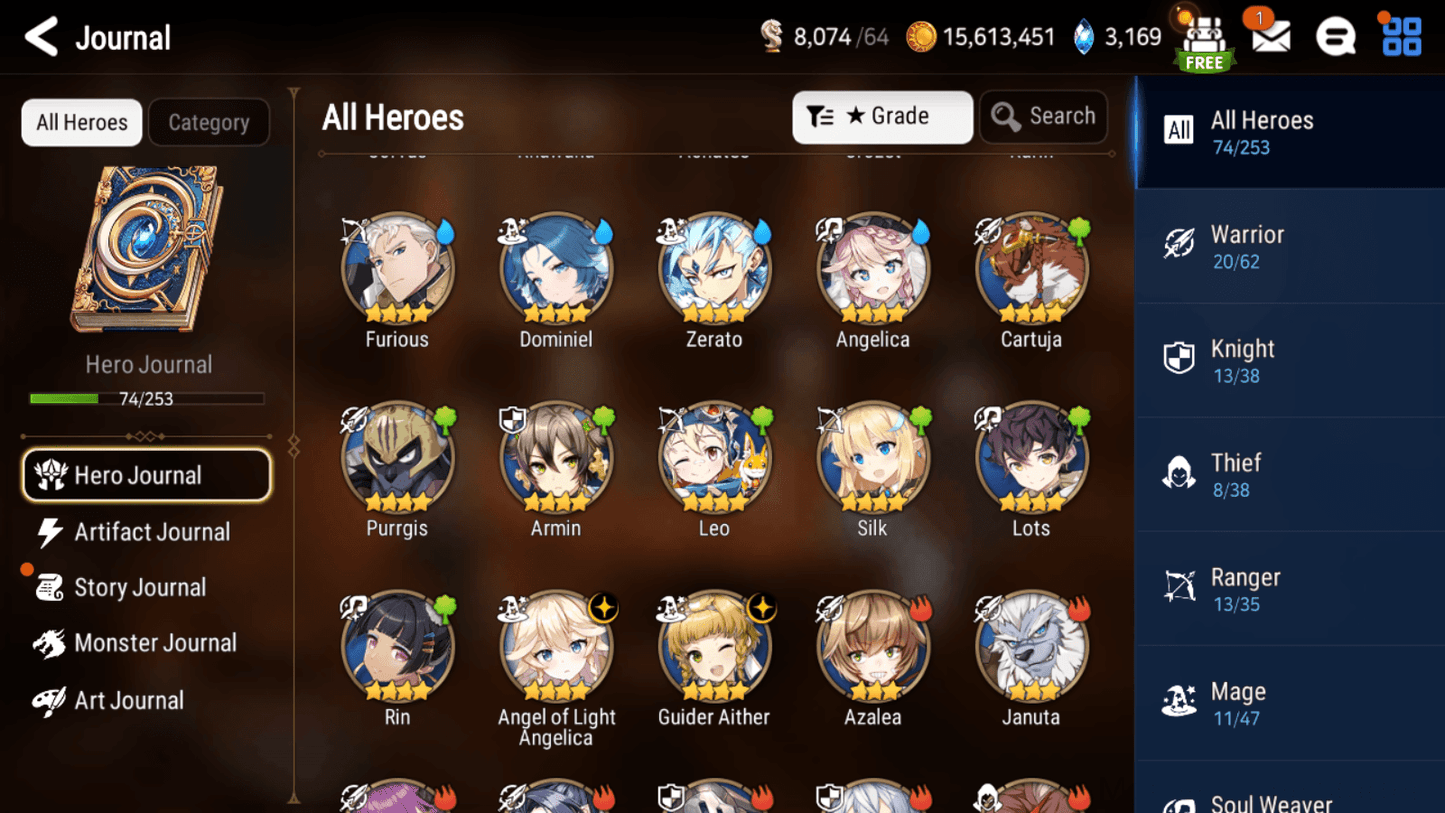This screenshot has height=813, width=1445.
Task: Switch to the Category view
Action: click(208, 122)
